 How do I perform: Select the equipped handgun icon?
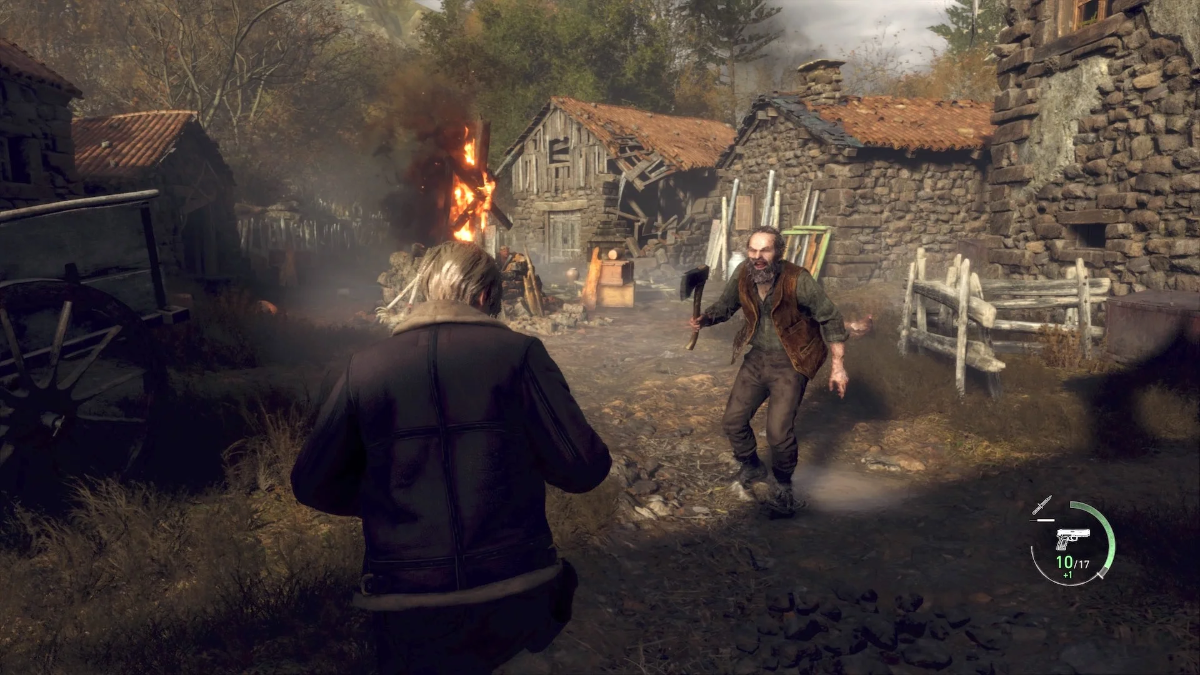[1071, 538]
